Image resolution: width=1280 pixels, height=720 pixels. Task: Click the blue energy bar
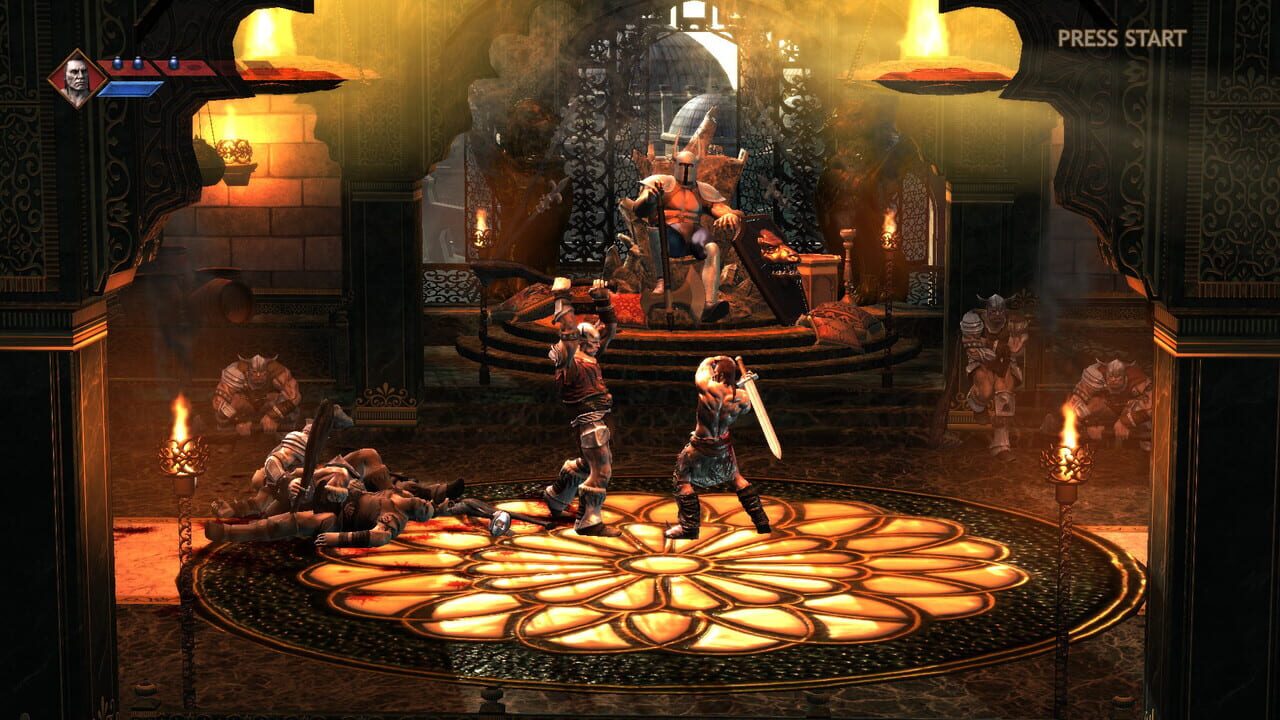tap(130, 88)
